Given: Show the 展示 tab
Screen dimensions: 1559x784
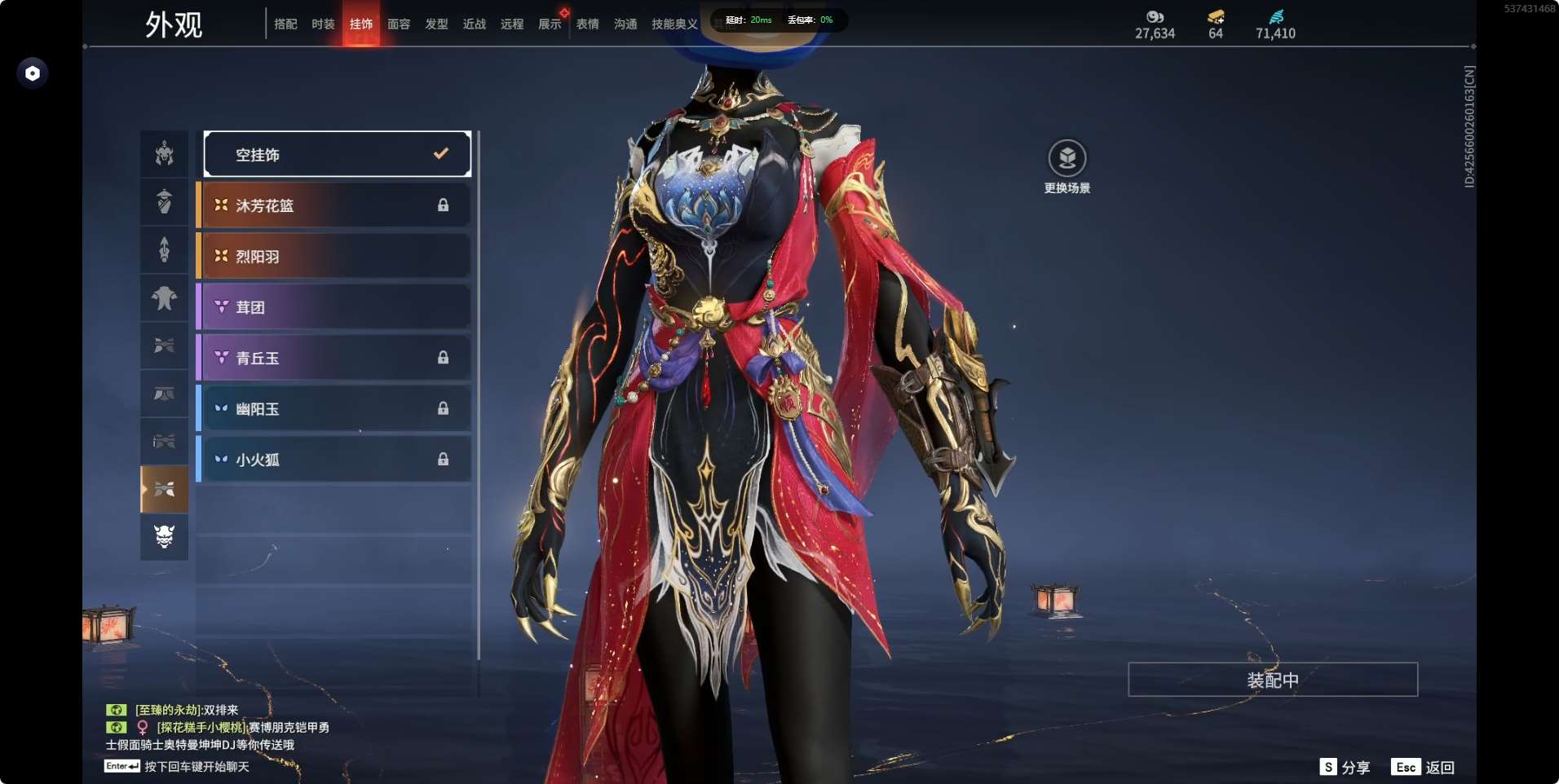Looking at the screenshot, I should [x=550, y=24].
